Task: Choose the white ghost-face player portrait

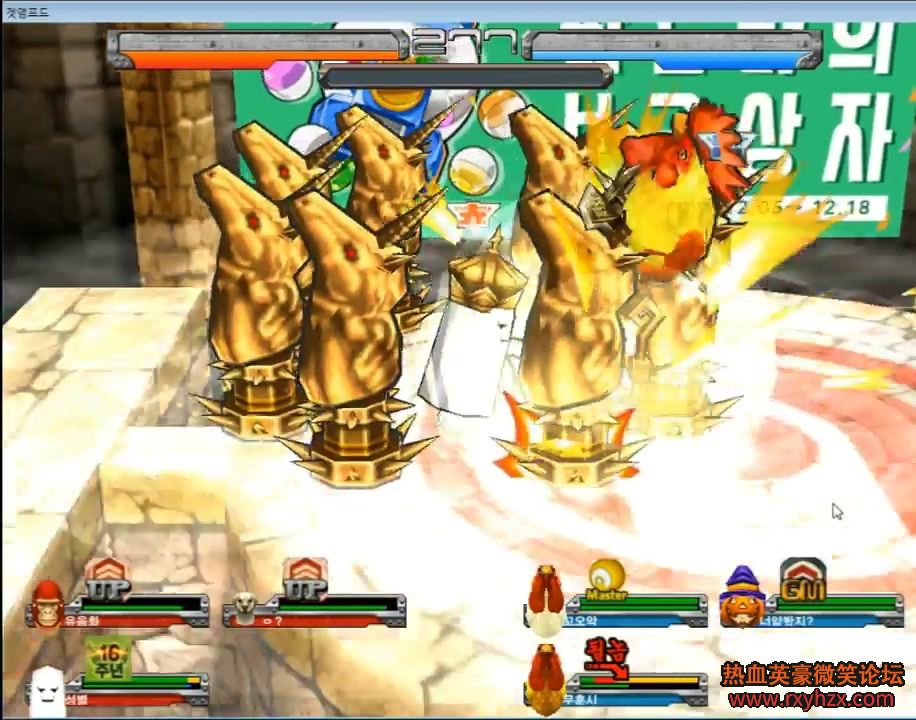Action: click(46, 688)
